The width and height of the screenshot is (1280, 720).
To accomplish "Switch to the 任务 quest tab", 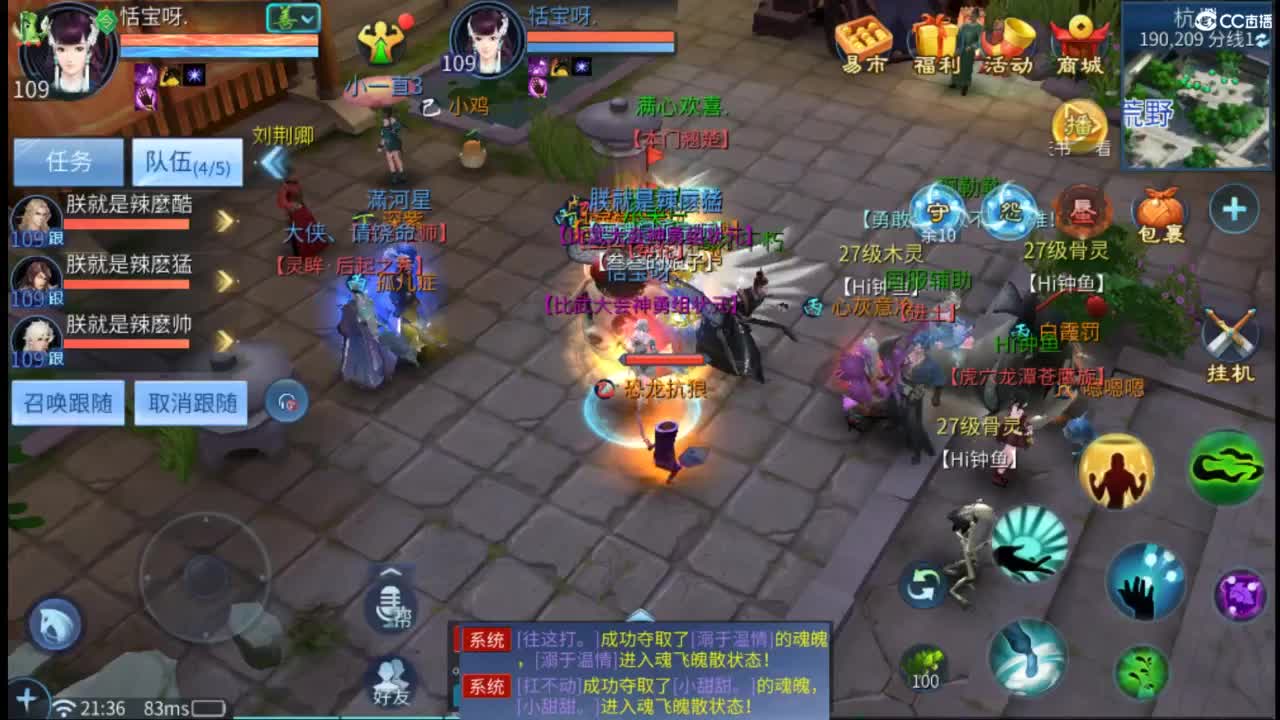I will point(67,160).
